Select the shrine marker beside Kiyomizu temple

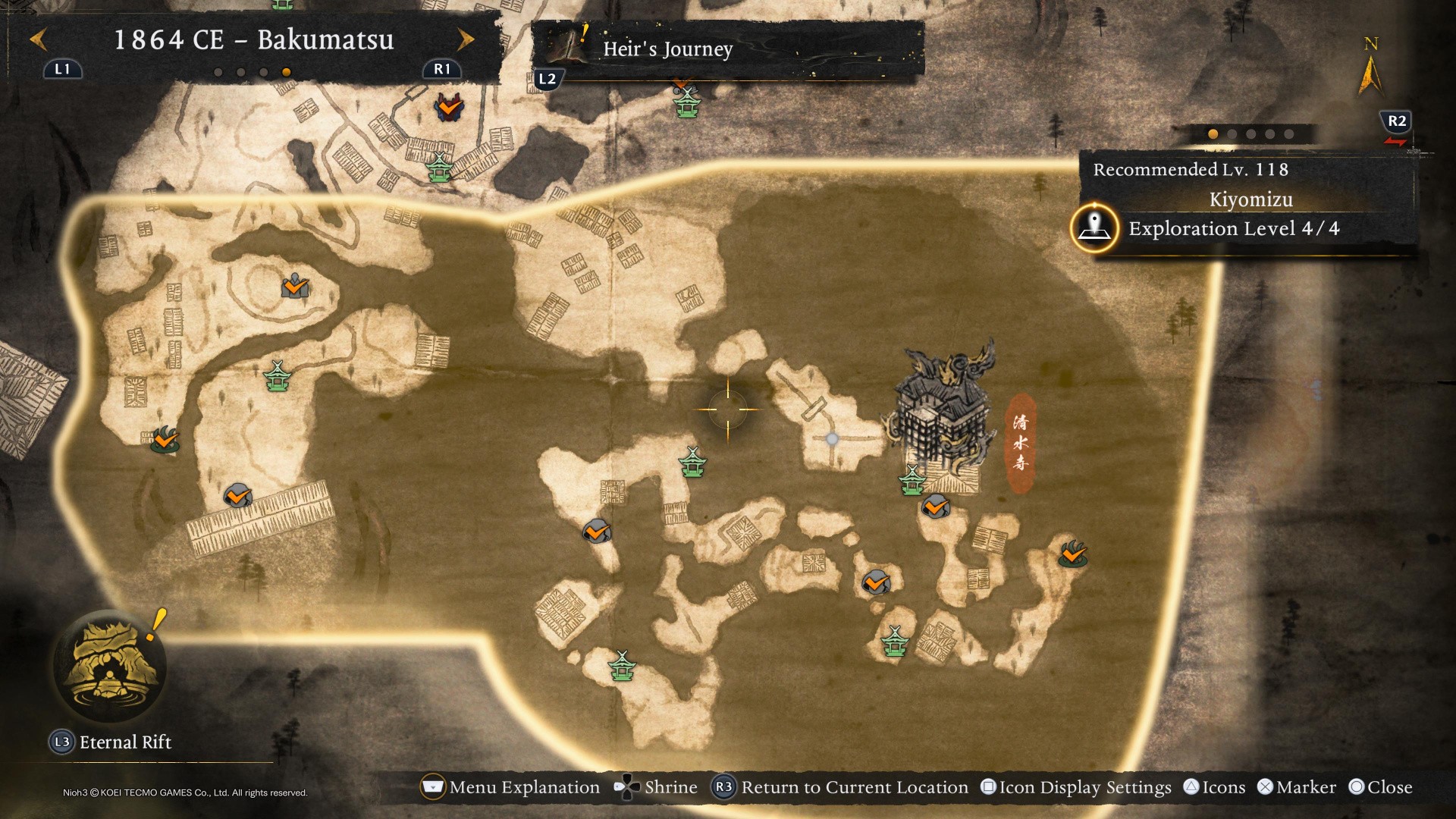point(912,480)
